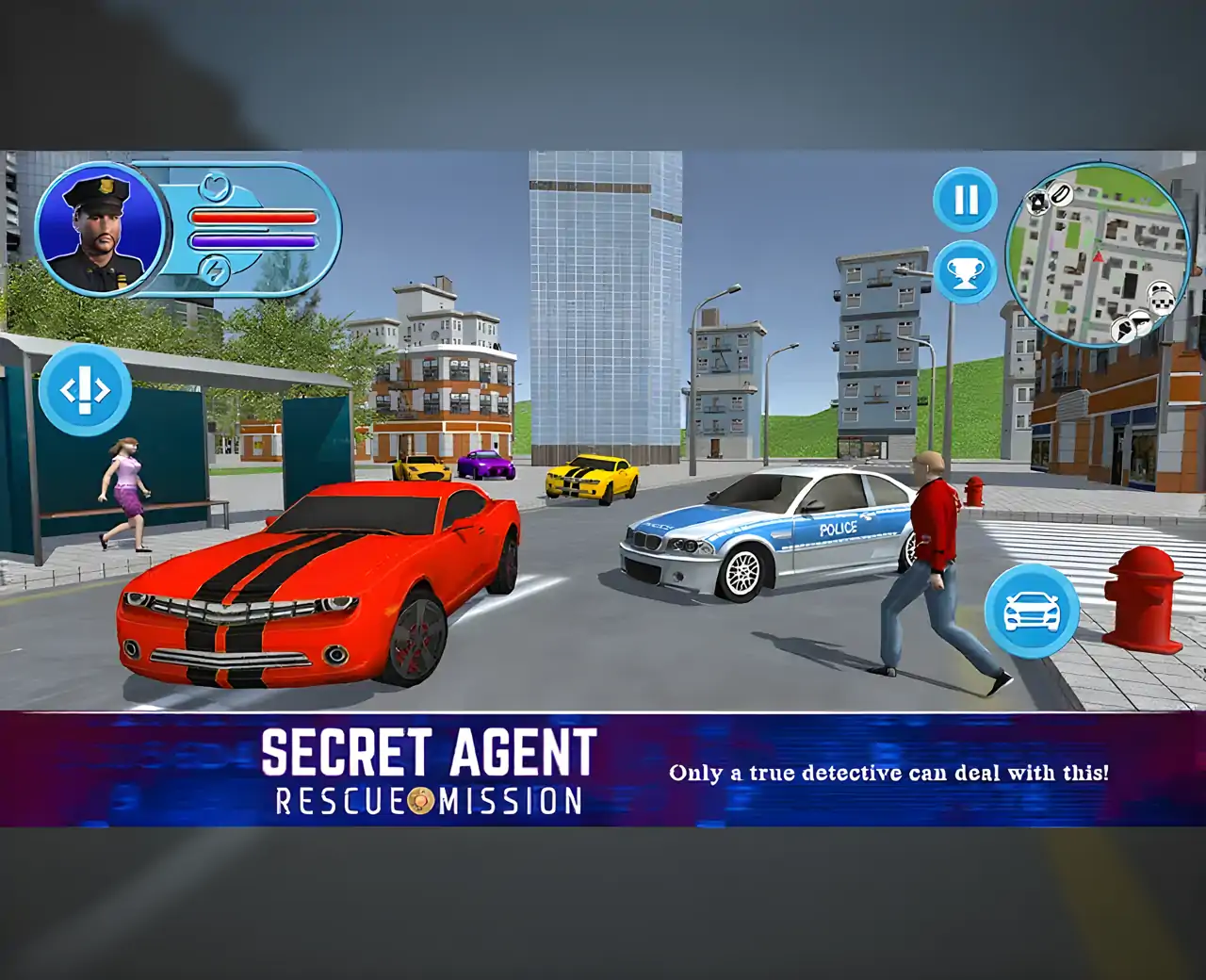Pause the game with the pause button
The height and width of the screenshot is (980, 1206).
pyautogui.click(x=964, y=200)
